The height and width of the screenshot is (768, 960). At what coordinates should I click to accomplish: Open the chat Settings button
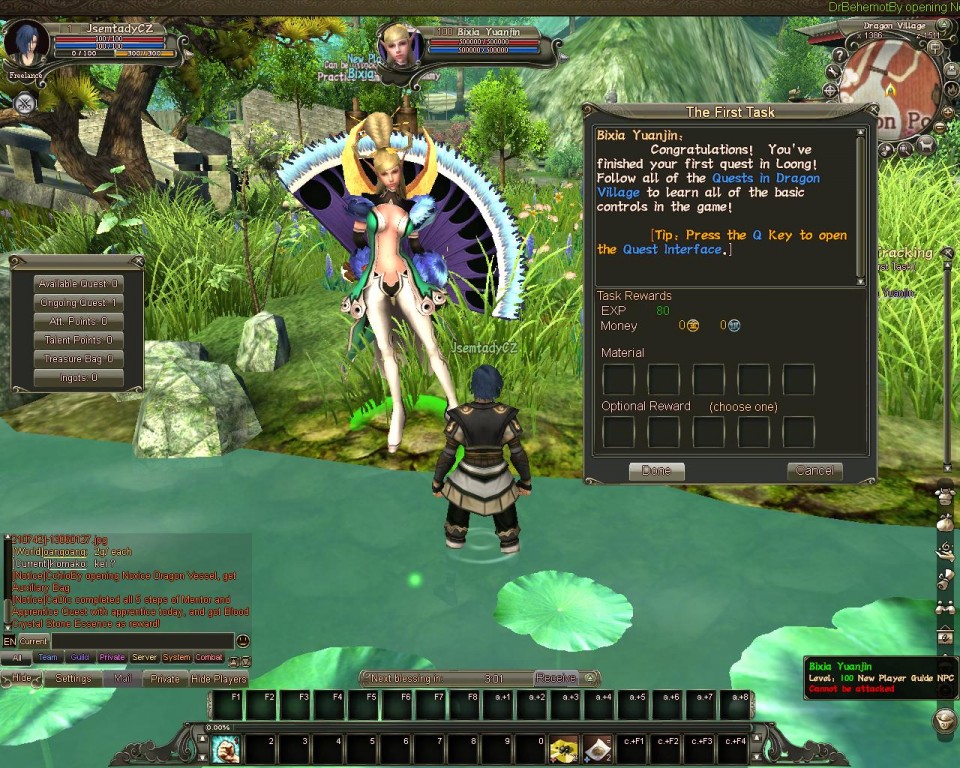pos(73,679)
